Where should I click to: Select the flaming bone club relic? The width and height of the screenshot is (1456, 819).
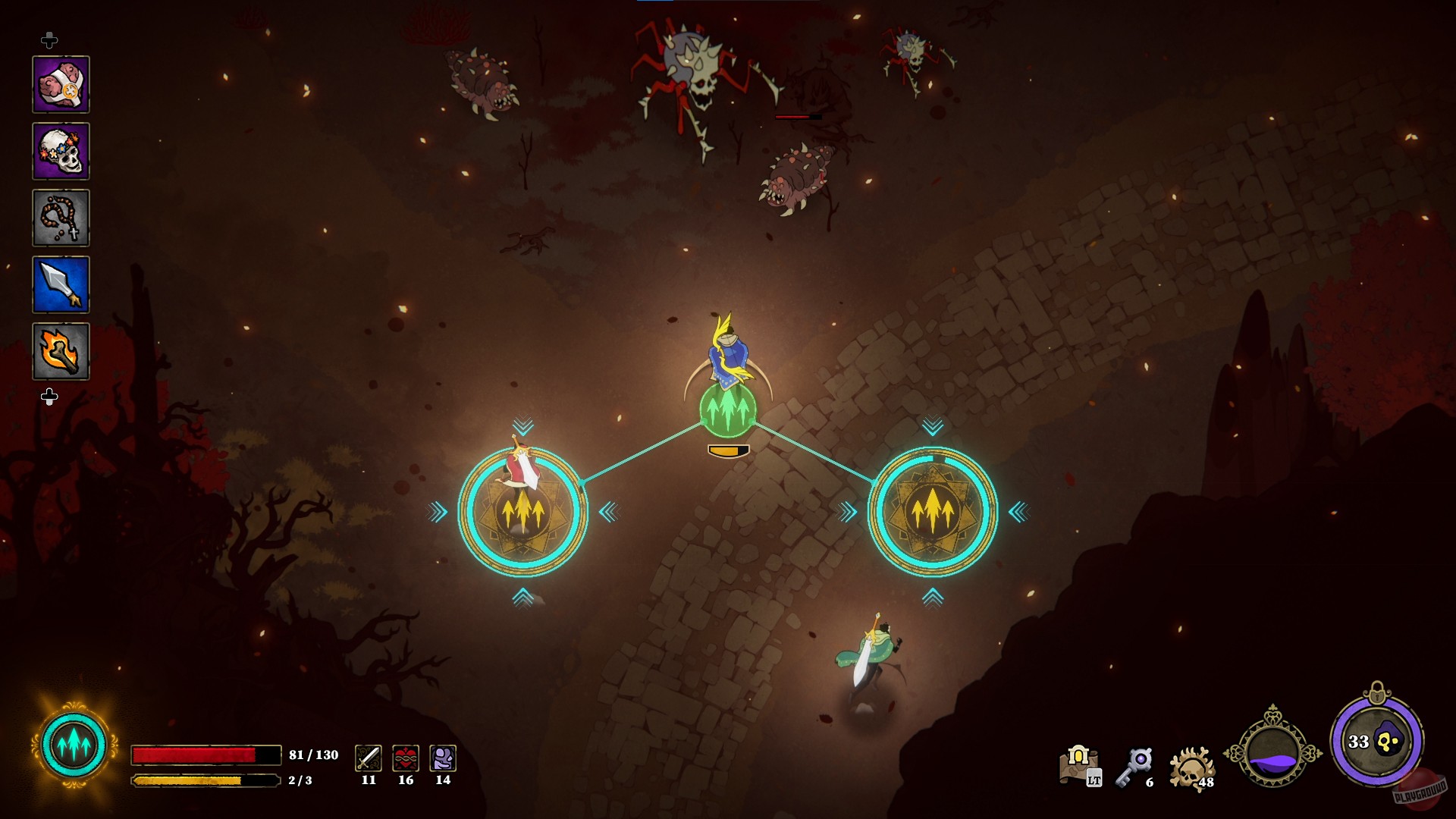tap(61, 351)
